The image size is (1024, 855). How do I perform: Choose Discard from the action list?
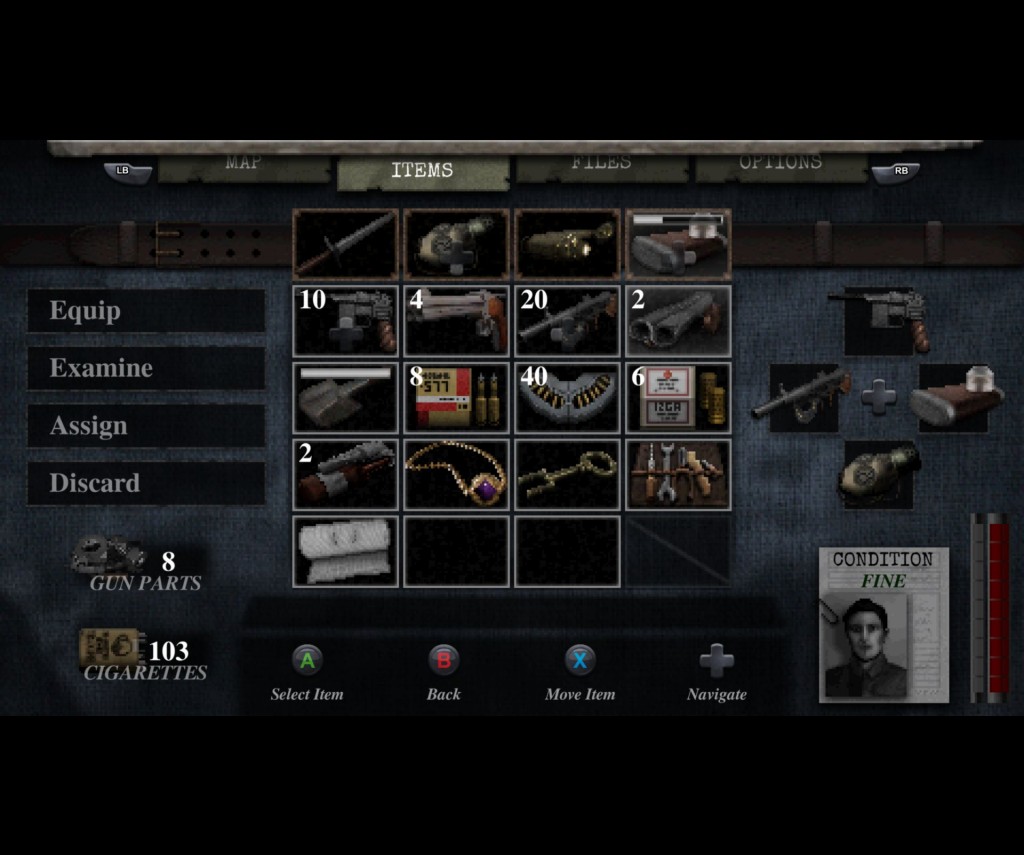[146, 483]
